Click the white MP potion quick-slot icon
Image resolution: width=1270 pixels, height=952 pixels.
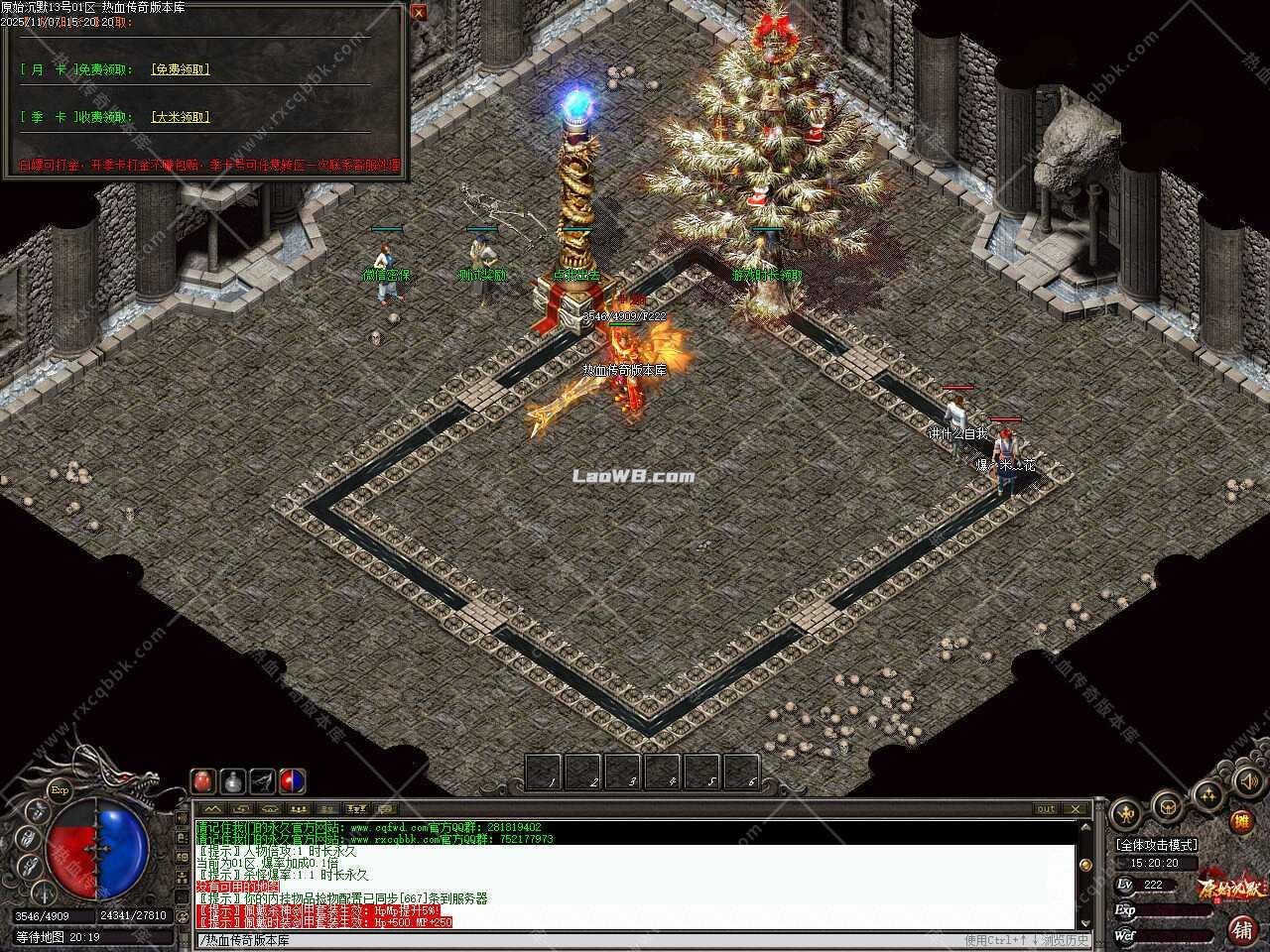coord(232,781)
